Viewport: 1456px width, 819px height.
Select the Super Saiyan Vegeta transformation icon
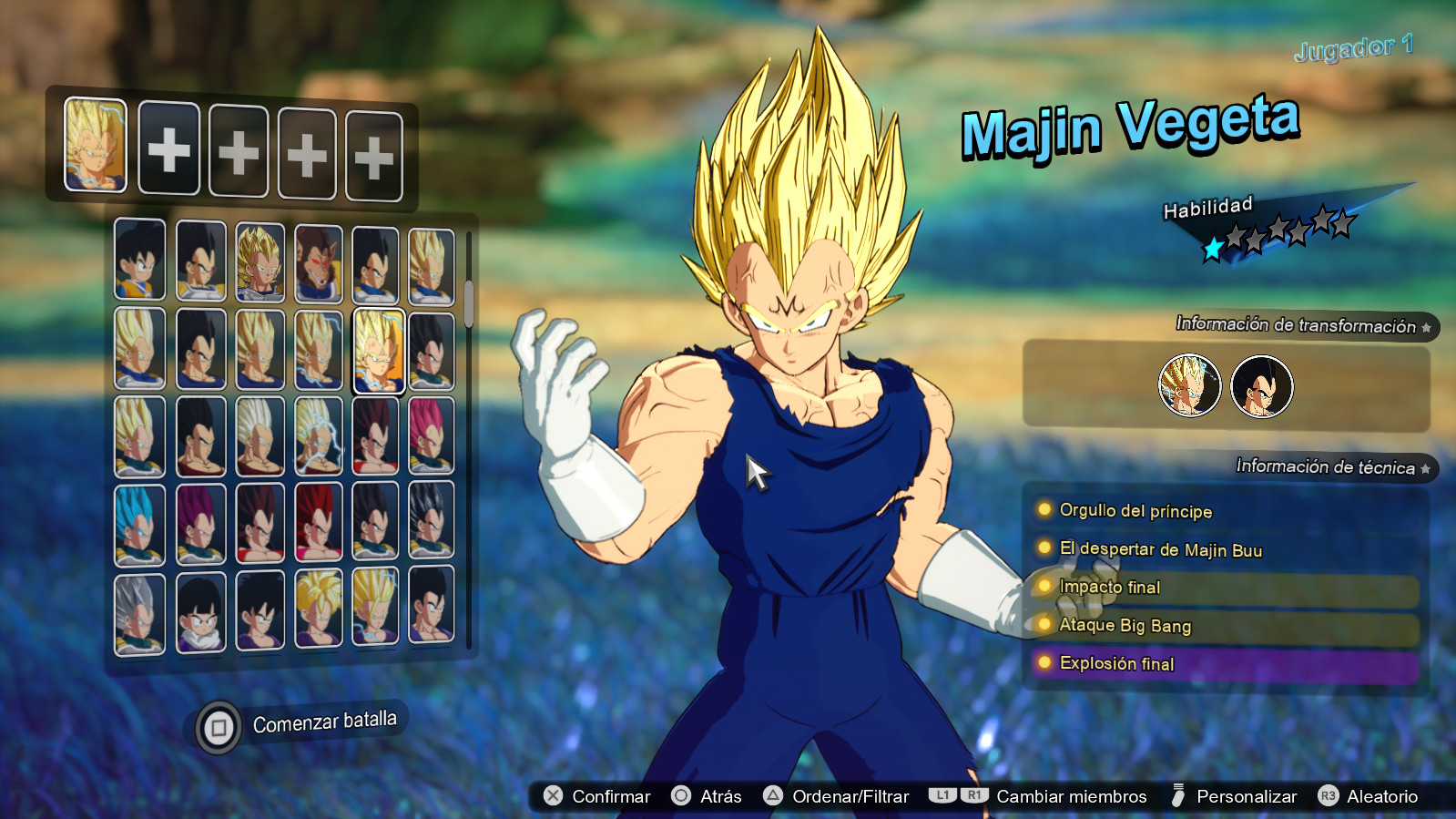pyautogui.click(x=1190, y=386)
